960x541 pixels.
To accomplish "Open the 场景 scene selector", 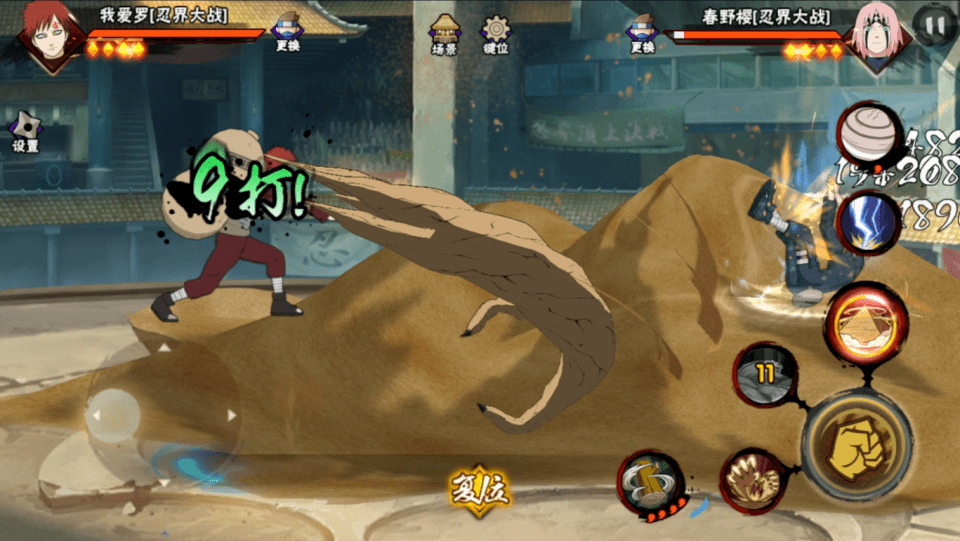I will (x=444, y=34).
